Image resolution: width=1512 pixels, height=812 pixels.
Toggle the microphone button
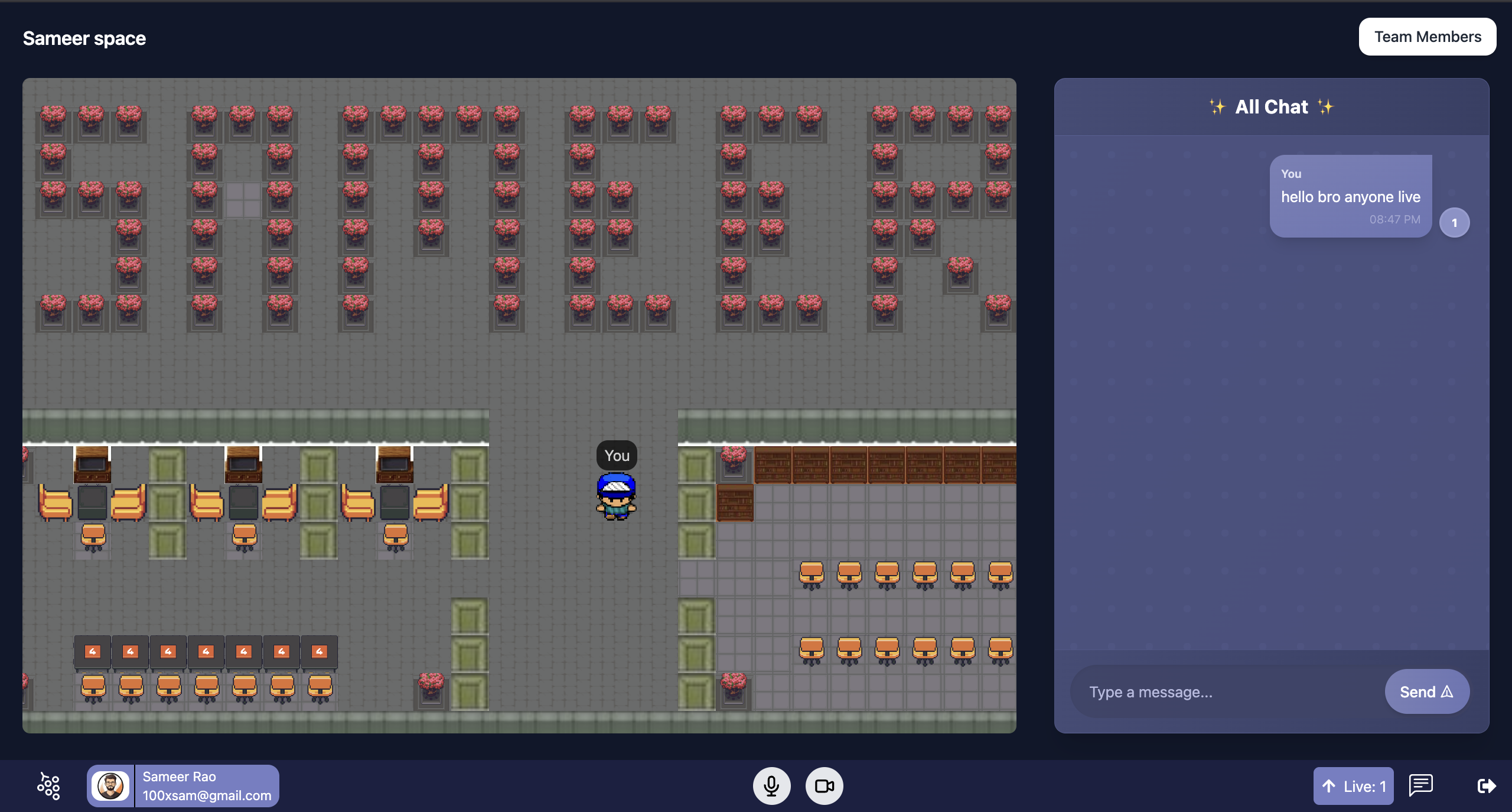point(771,786)
